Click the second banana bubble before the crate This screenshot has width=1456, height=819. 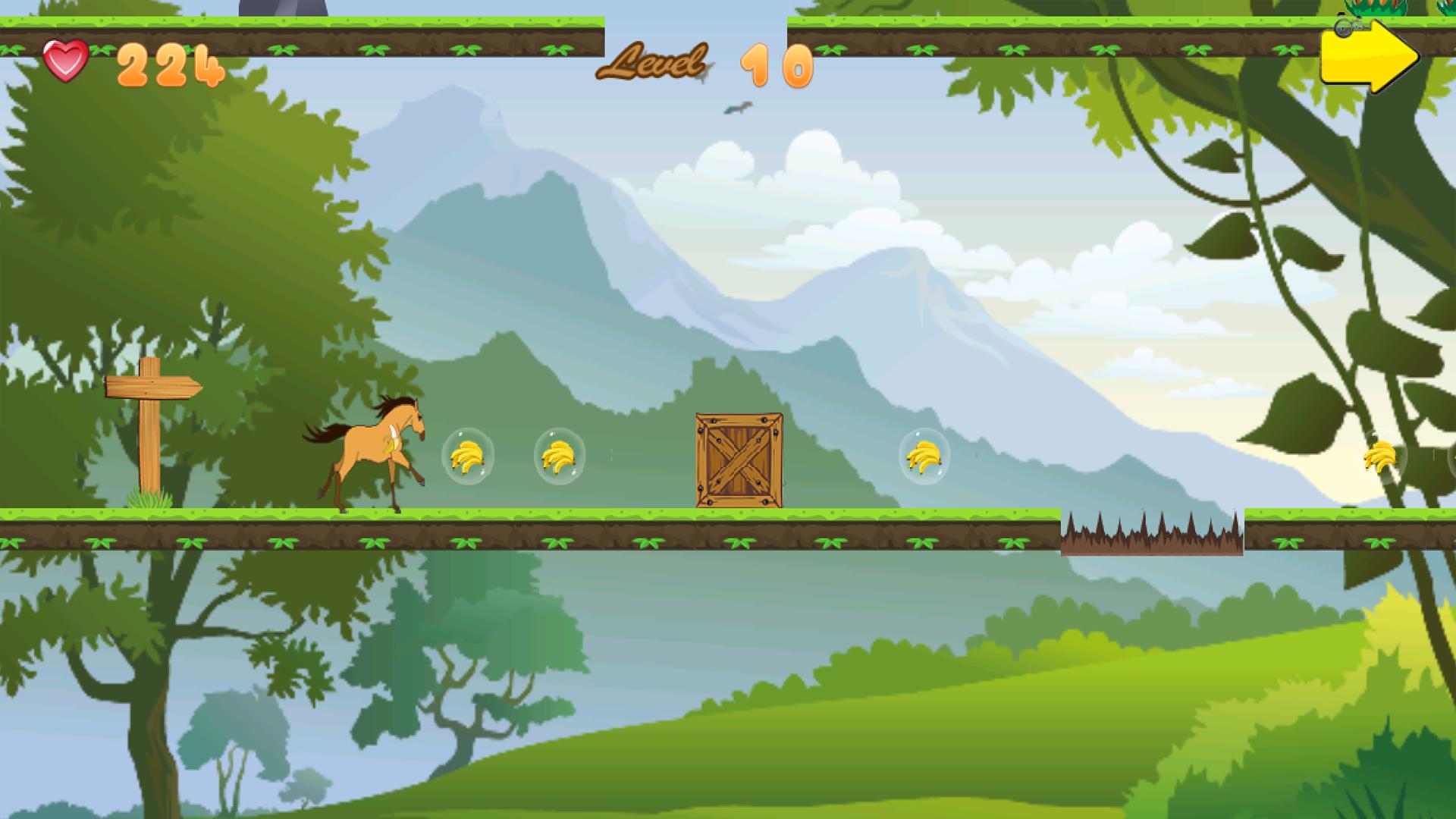[x=559, y=457]
